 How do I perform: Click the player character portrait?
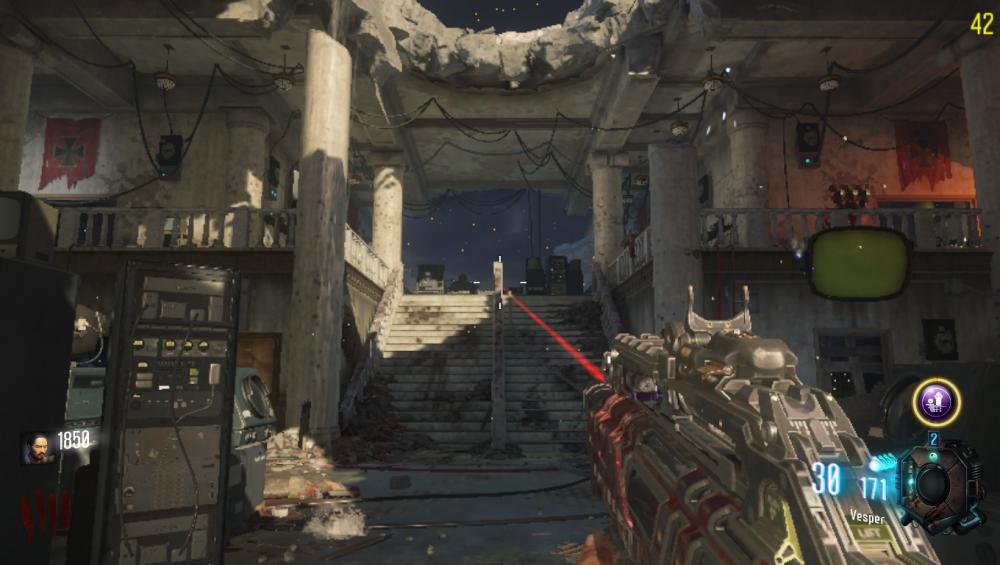[35, 446]
